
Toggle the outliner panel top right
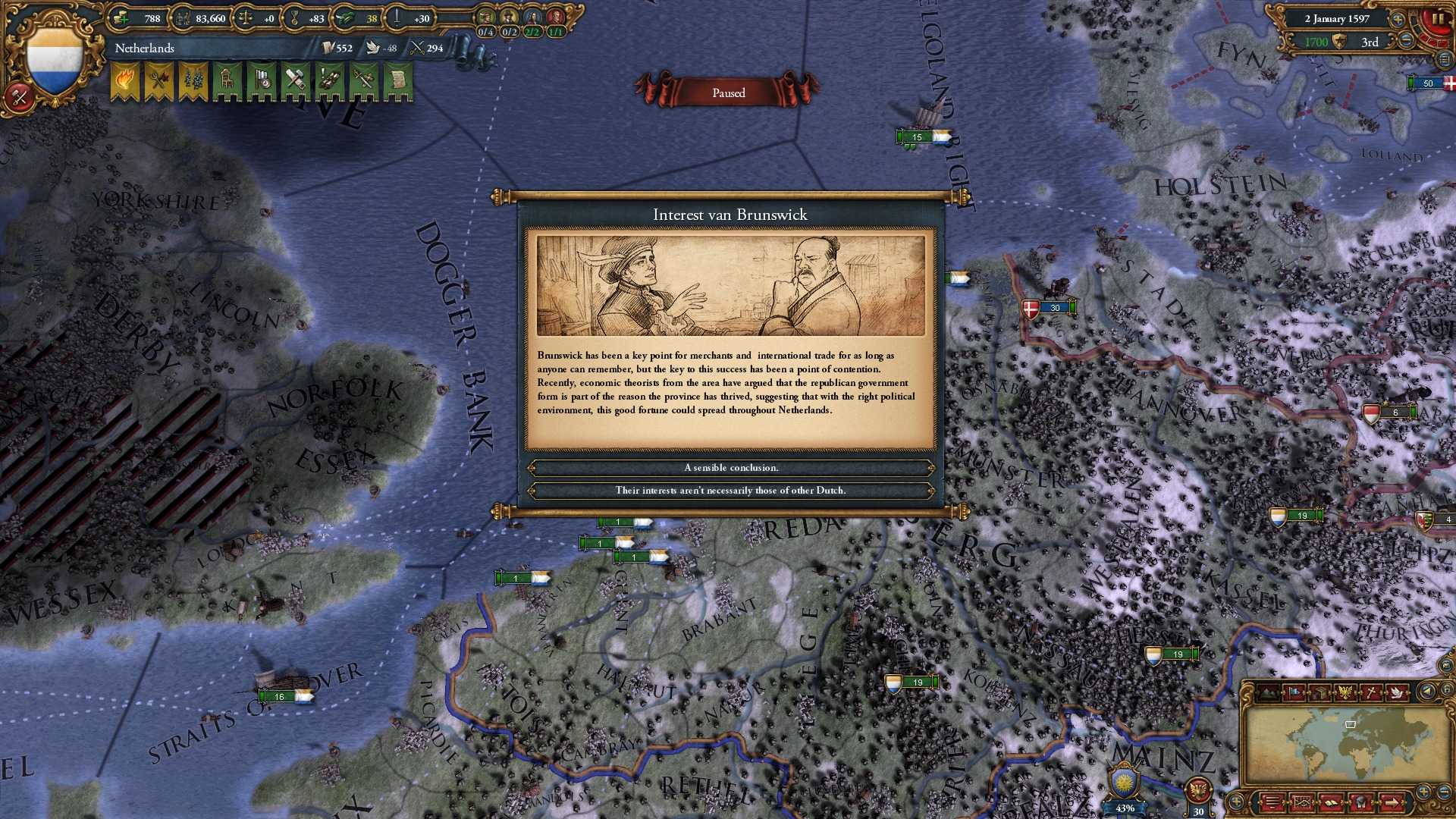click(x=1444, y=60)
